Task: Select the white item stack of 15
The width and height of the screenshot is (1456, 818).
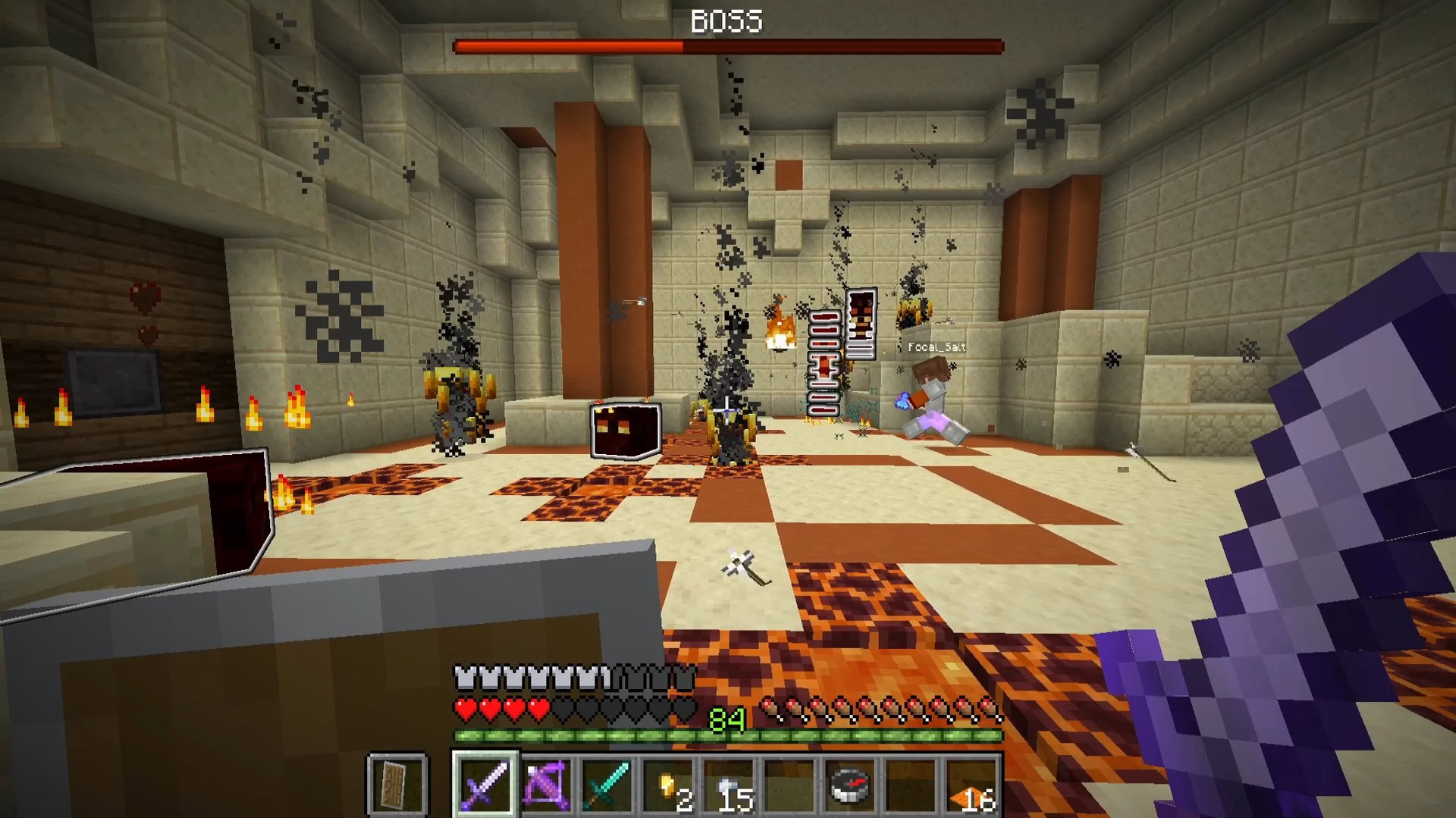Action: 729,785
